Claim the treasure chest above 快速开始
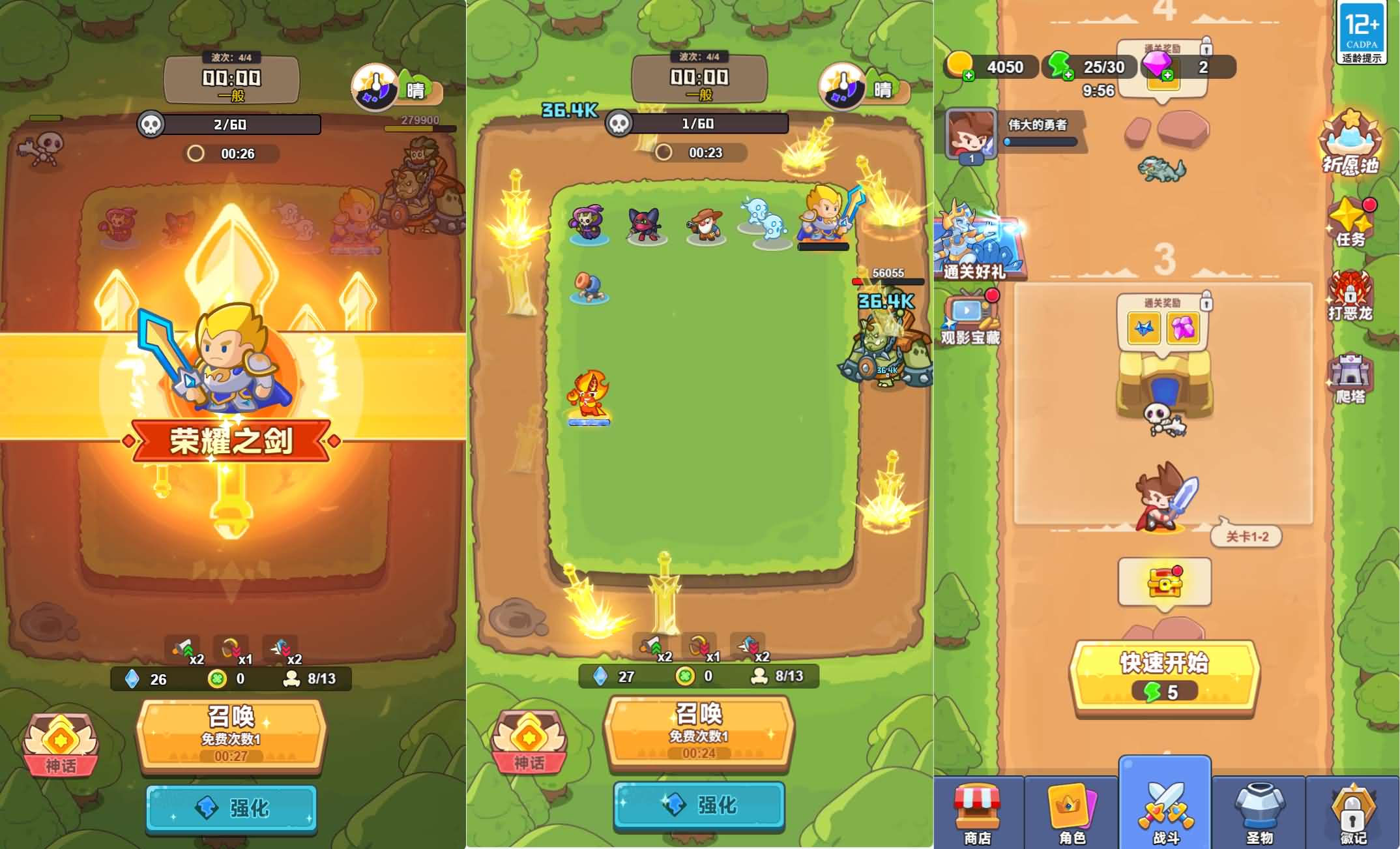1400x849 pixels. (1165, 582)
